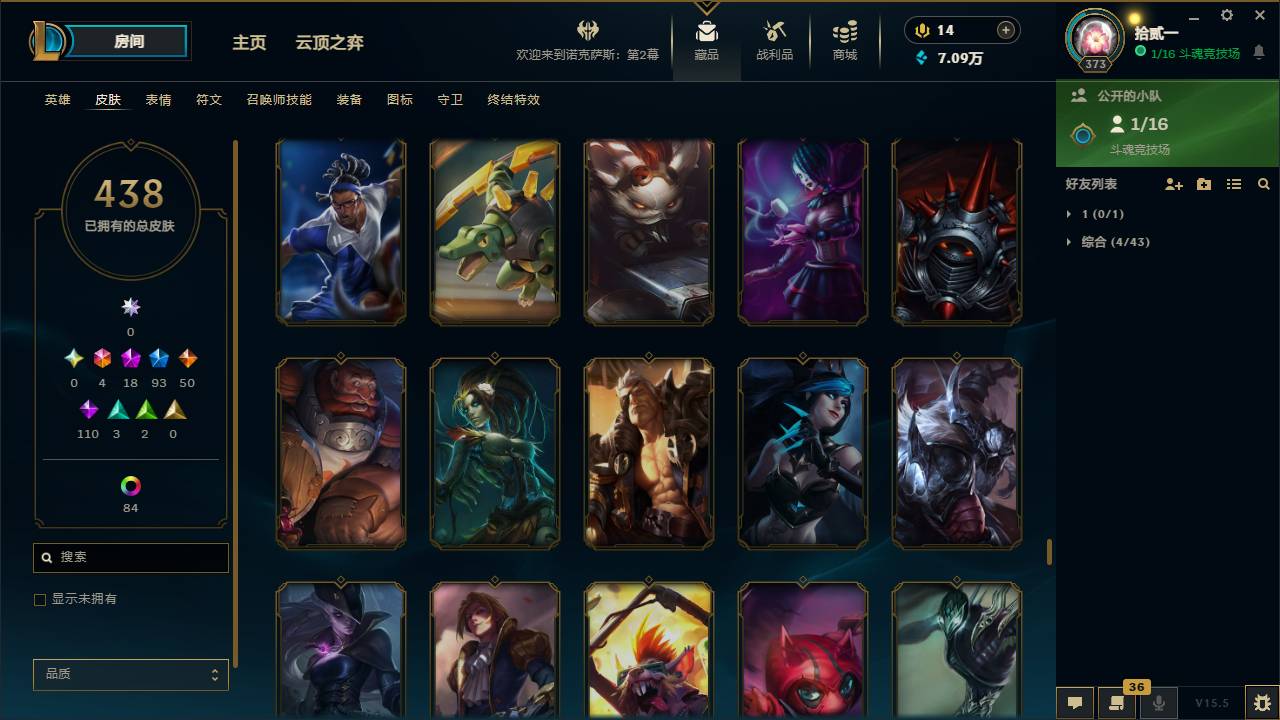The width and height of the screenshot is (1280, 720).
Task: Click the add friend icon
Action: pyautogui.click(x=1174, y=184)
